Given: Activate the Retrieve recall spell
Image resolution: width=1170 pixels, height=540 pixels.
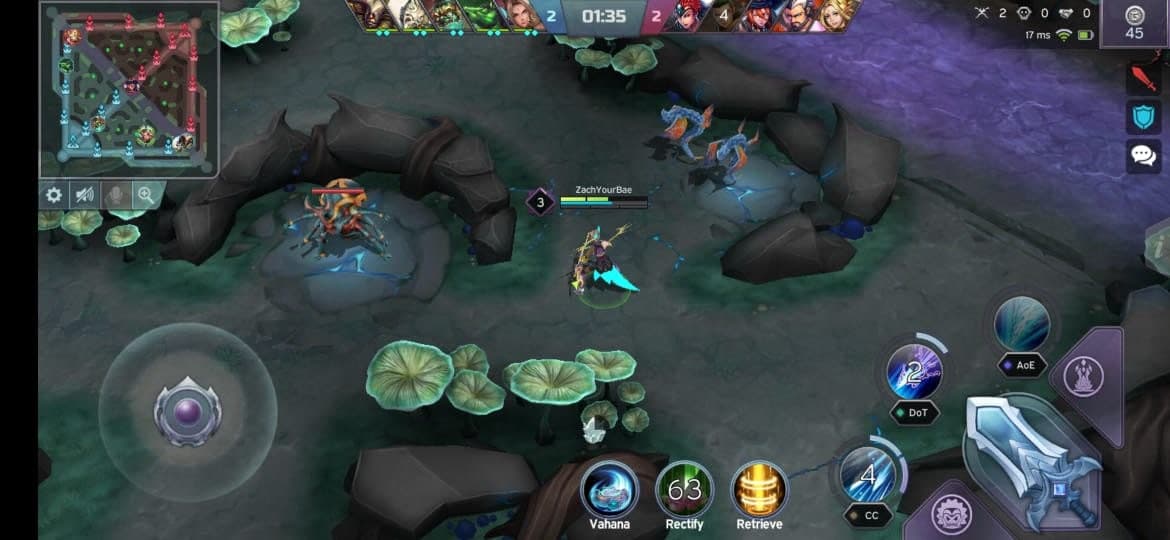Looking at the screenshot, I should (759, 490).
